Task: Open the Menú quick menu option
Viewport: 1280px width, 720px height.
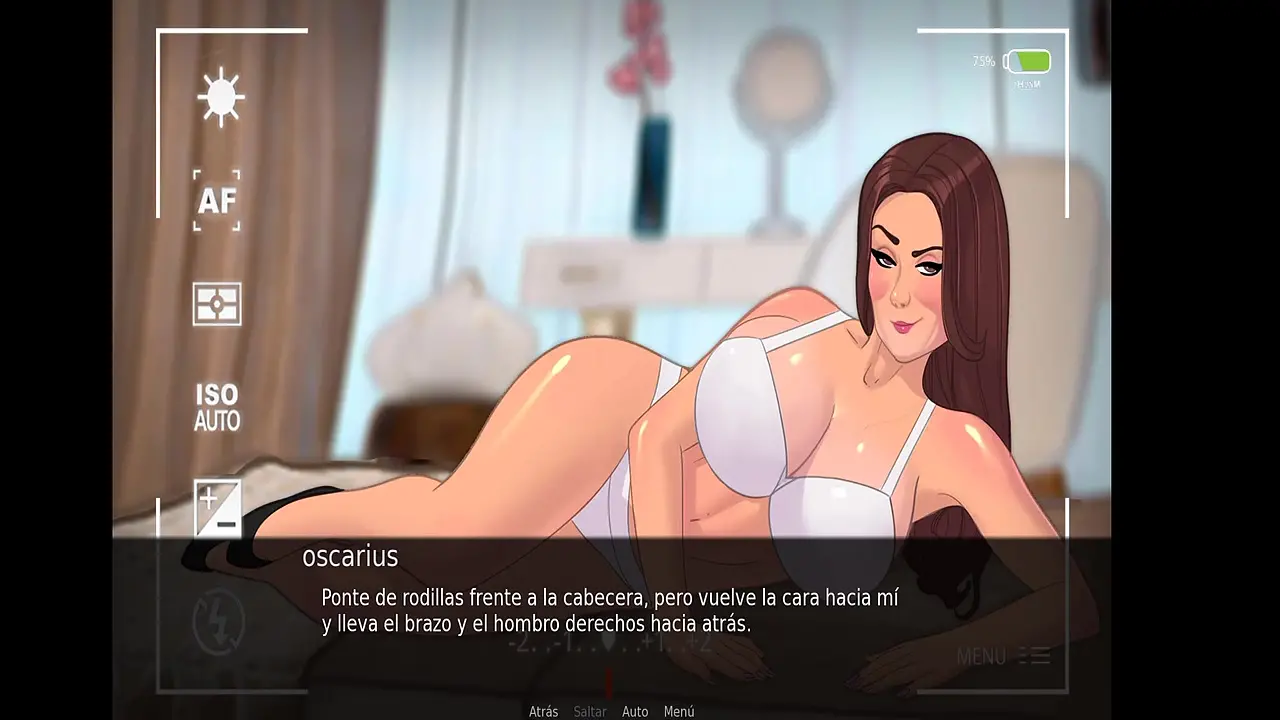Action: pos(678,712)
